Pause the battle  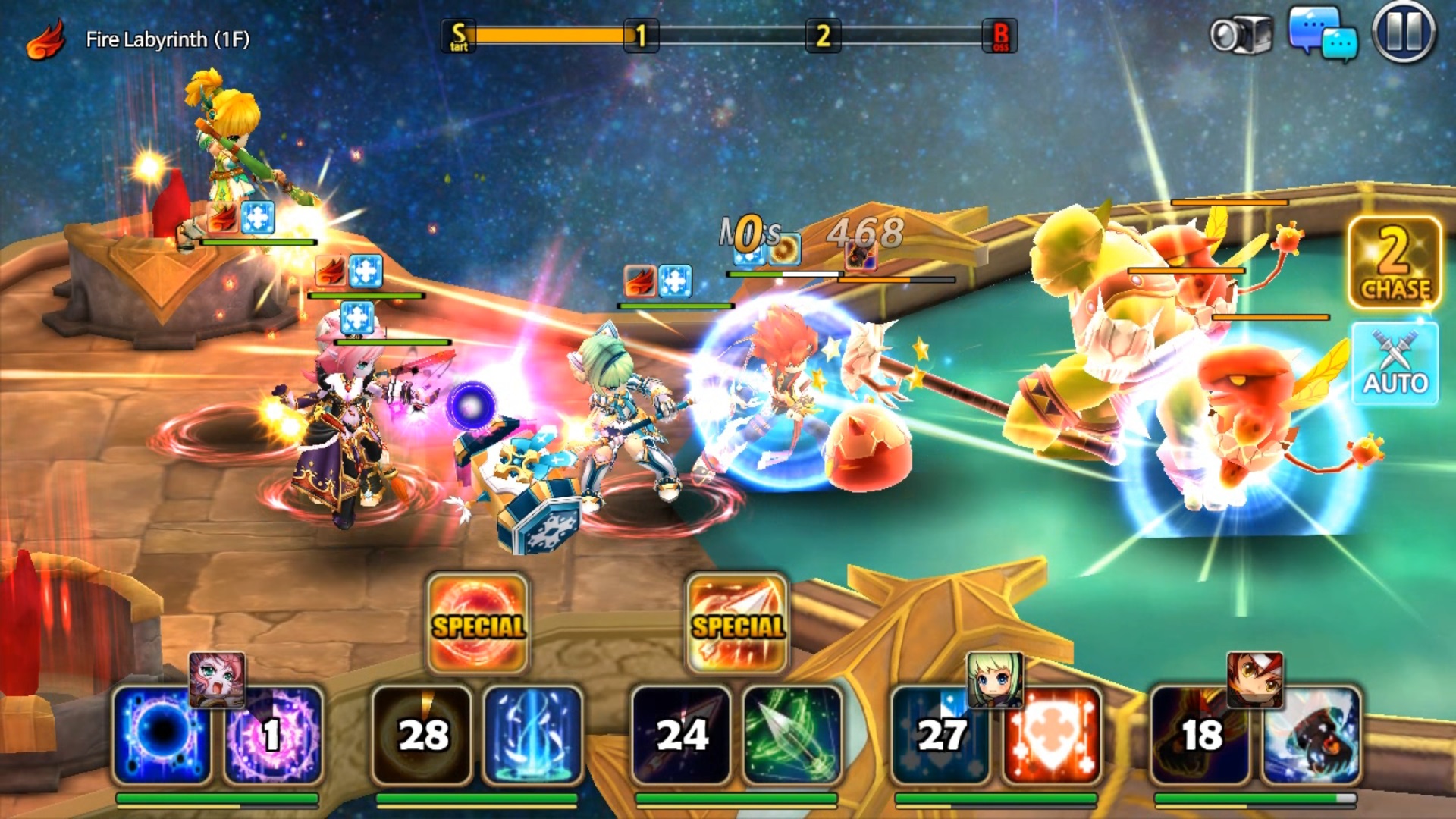pyautogui.click(x=1404, y=33)
